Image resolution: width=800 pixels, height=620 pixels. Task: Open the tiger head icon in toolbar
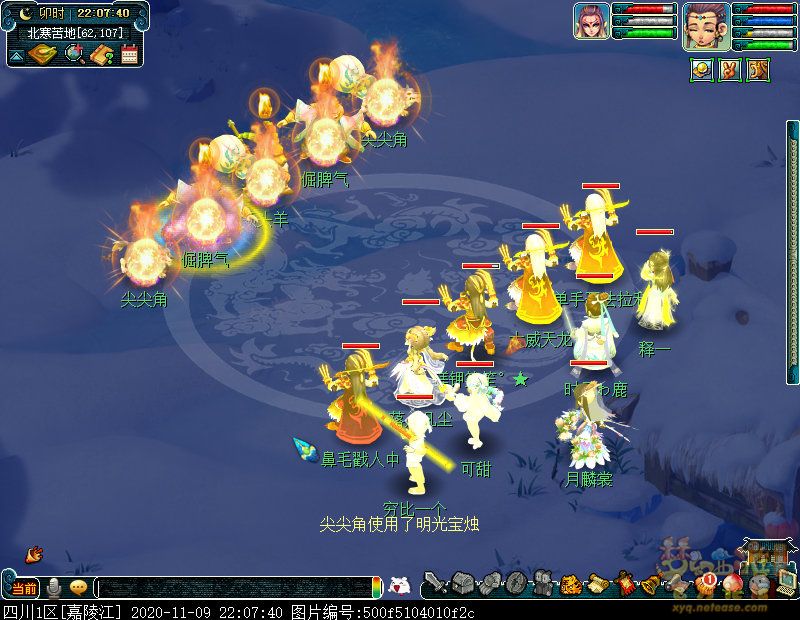[571, 583]
